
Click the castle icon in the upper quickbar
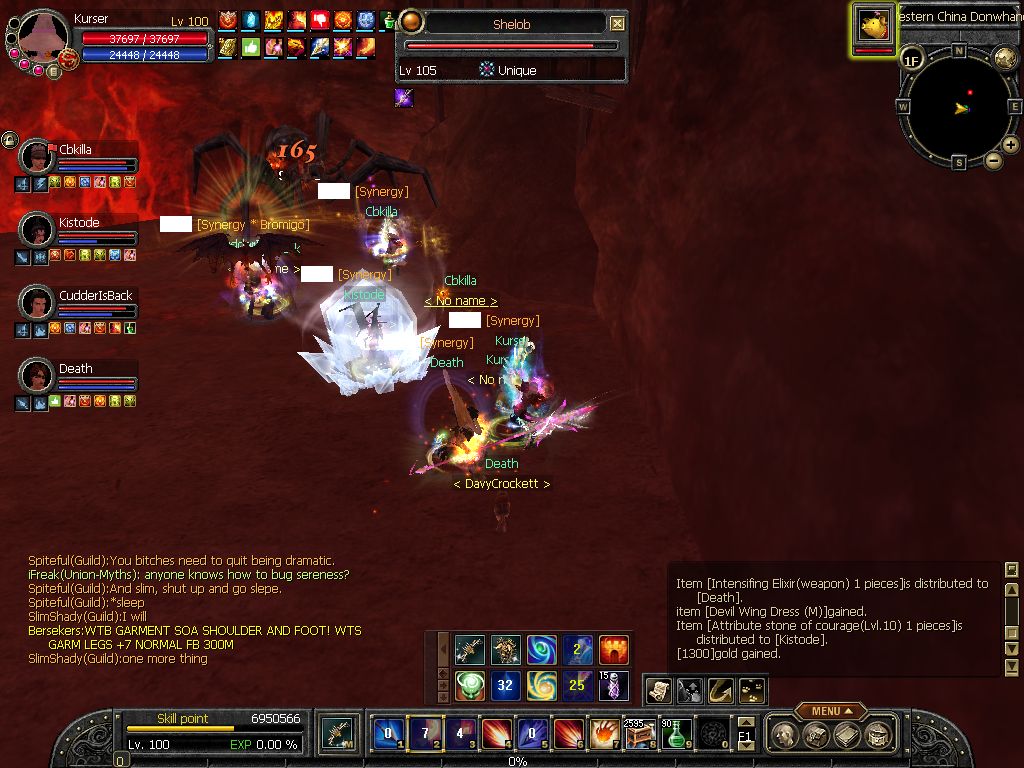[x=613, y=650]
